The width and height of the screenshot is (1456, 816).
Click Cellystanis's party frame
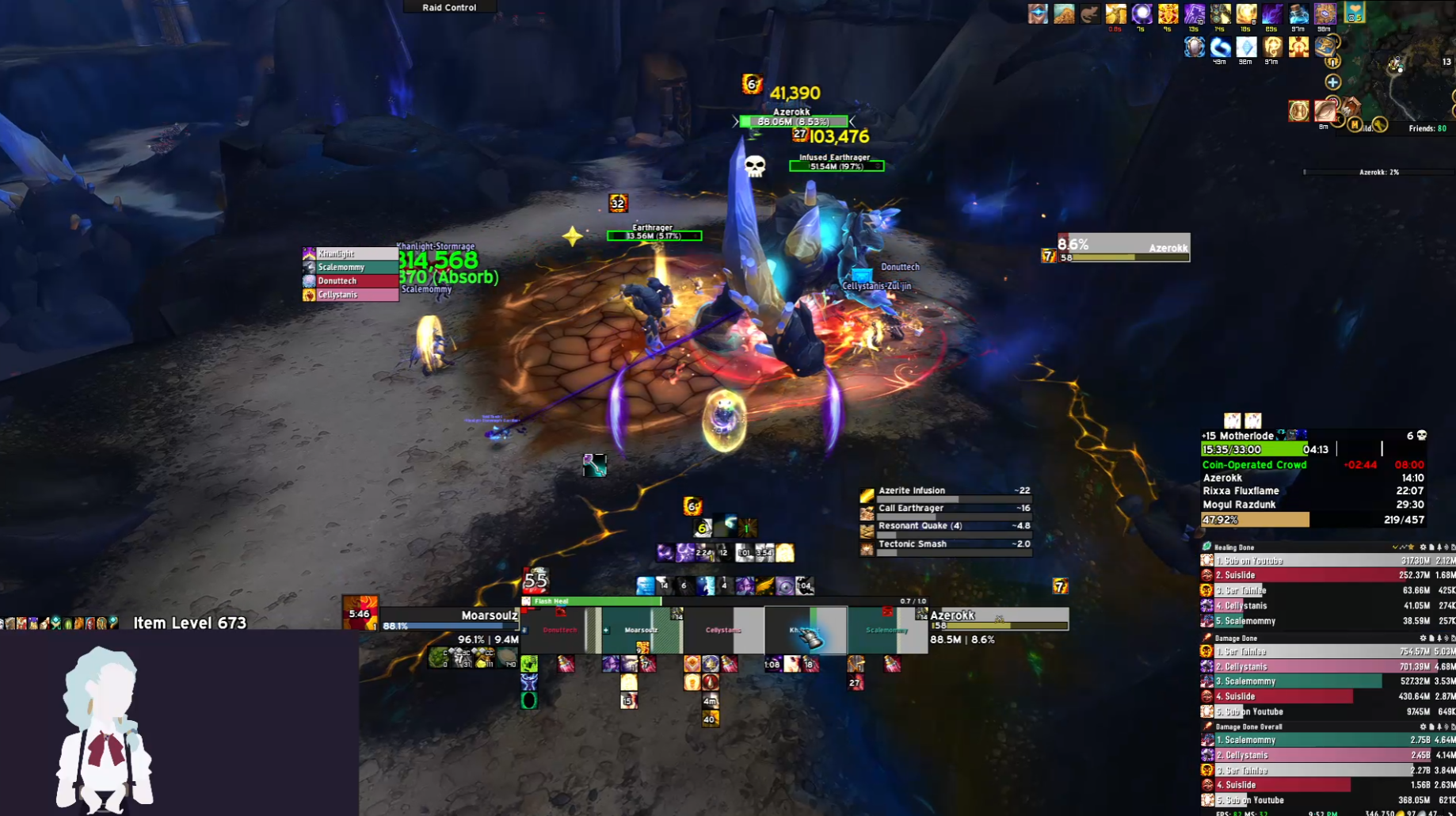coord(722,630)
